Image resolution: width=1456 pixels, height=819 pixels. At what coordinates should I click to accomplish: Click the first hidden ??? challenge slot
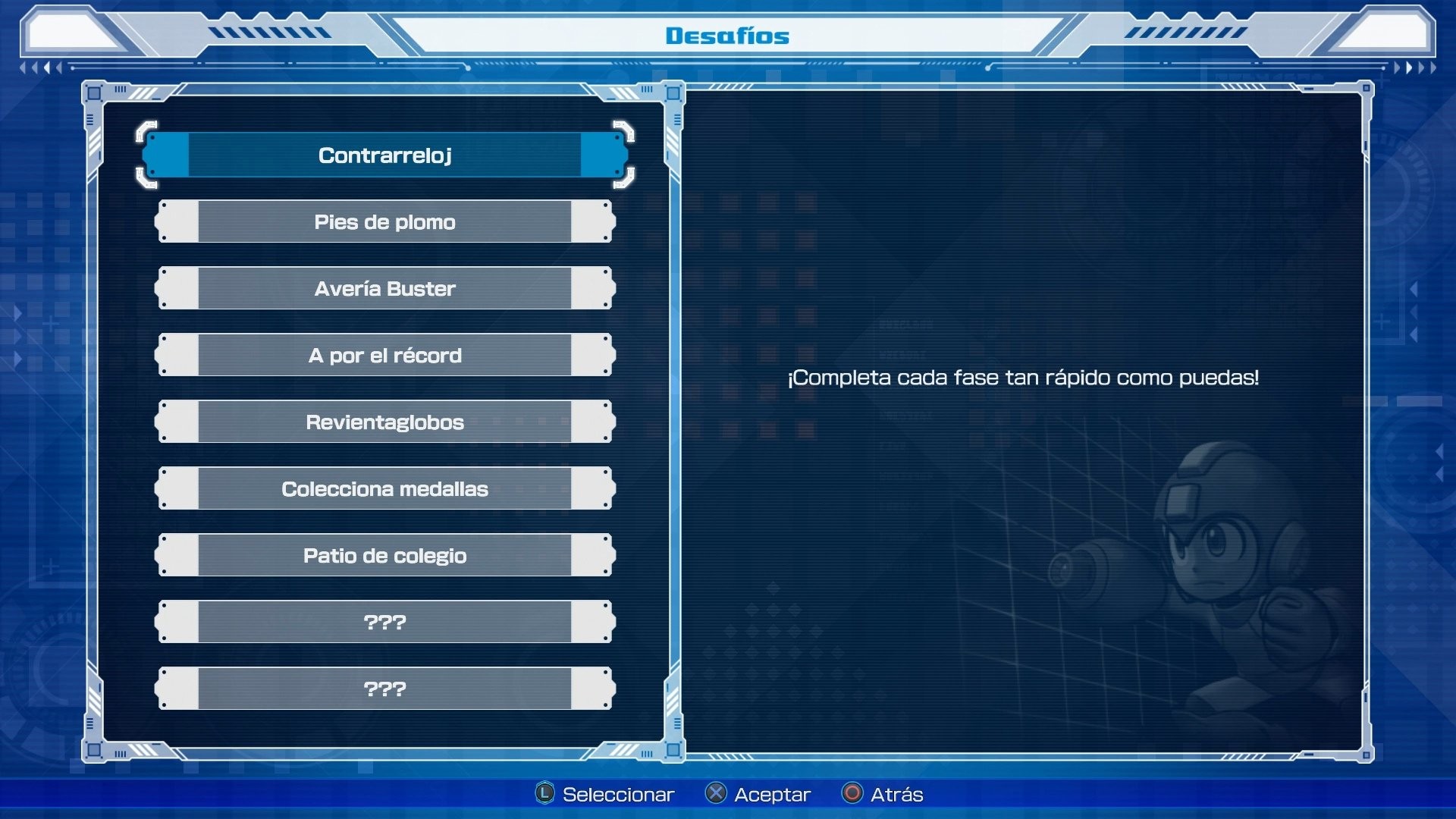click(387, 622)
